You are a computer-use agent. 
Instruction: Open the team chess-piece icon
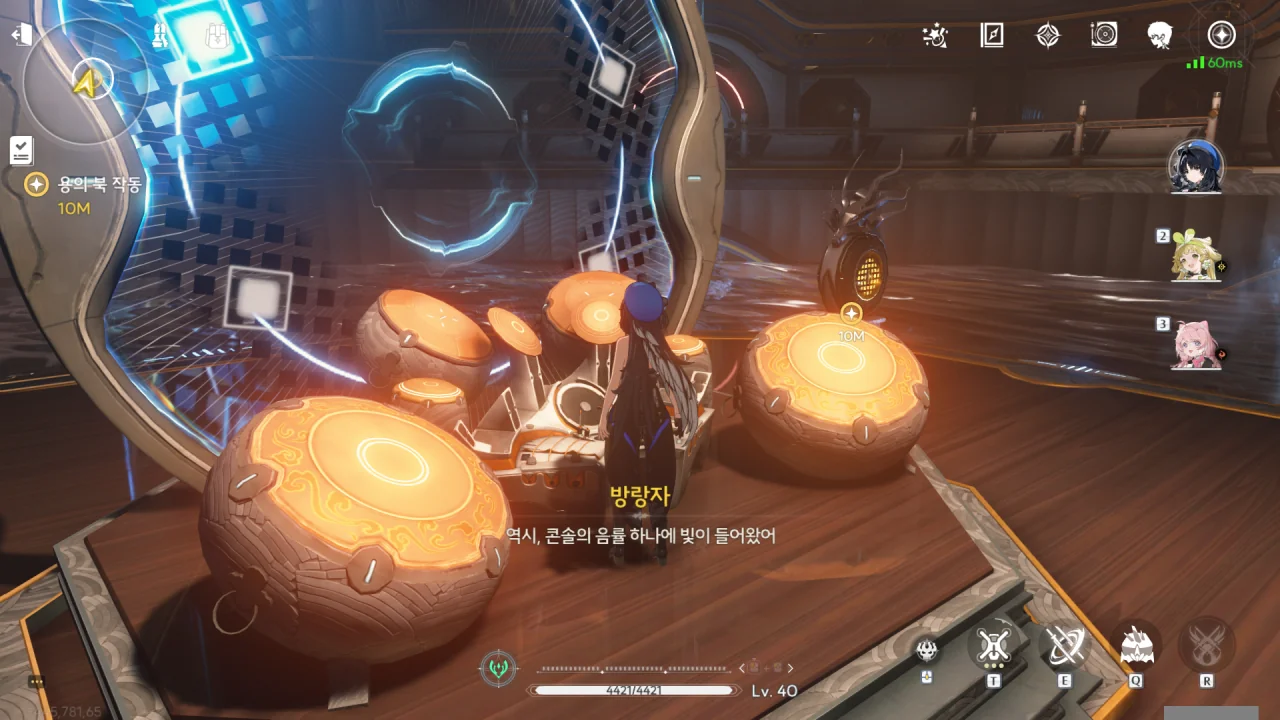[160, 36]
